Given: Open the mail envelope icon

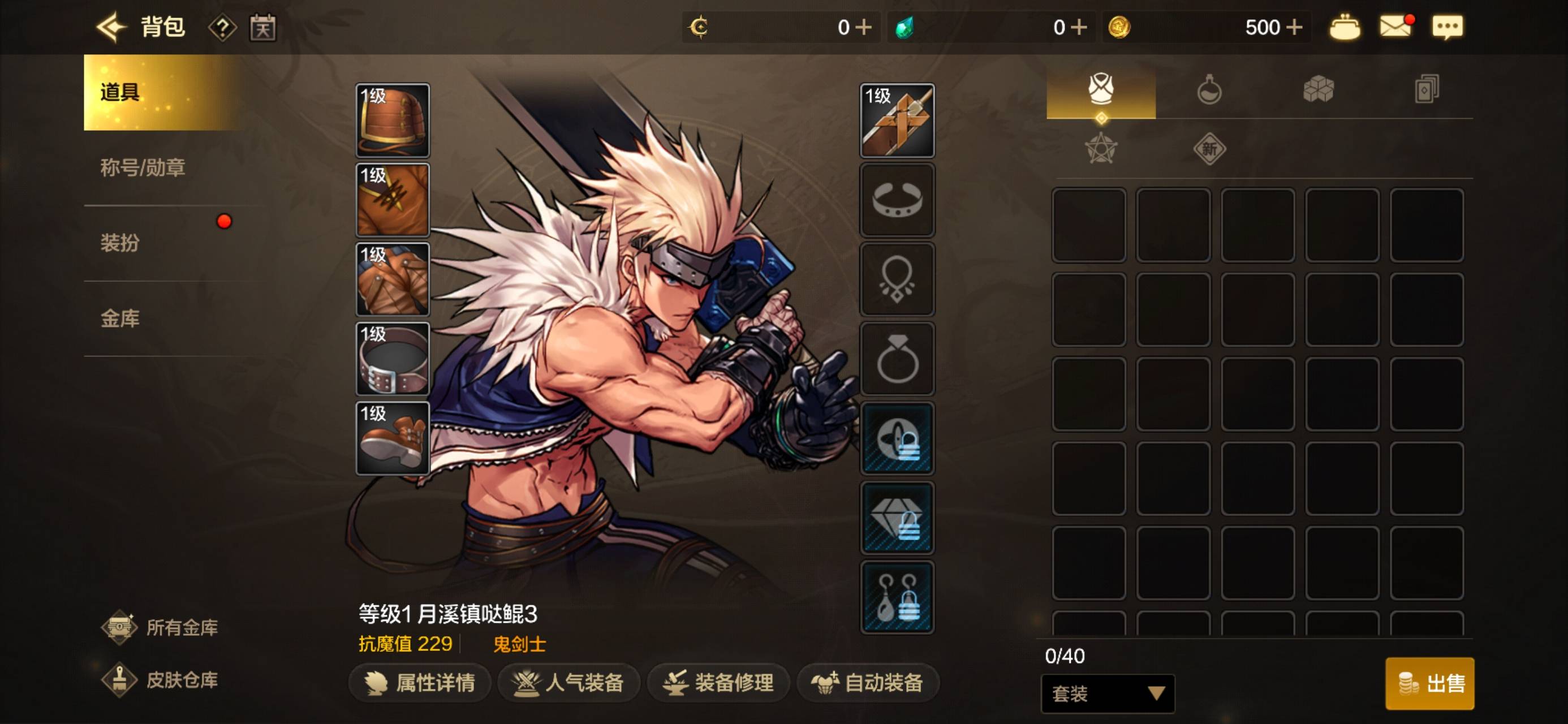Looking at the screenshot, I should tap(1395, 27).
